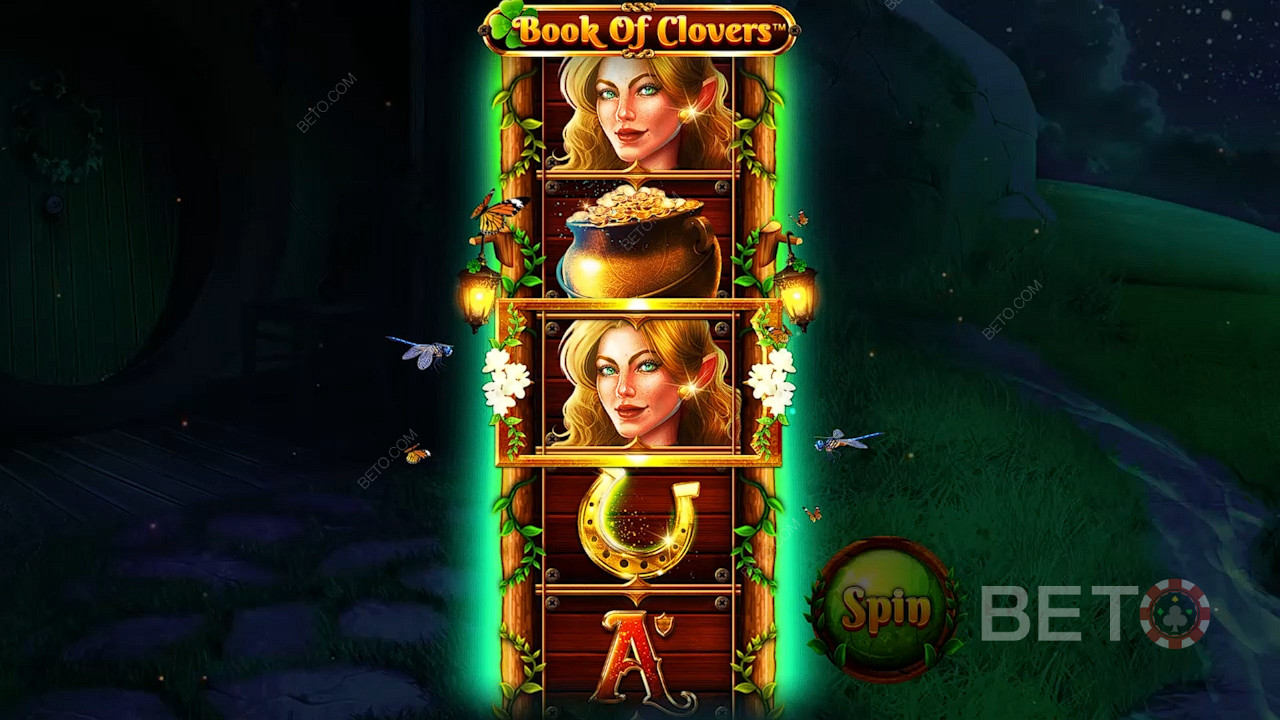Hit the green Spin button
The height and width of the screenshot is (720, 1280).
click(x=885, y=607)
